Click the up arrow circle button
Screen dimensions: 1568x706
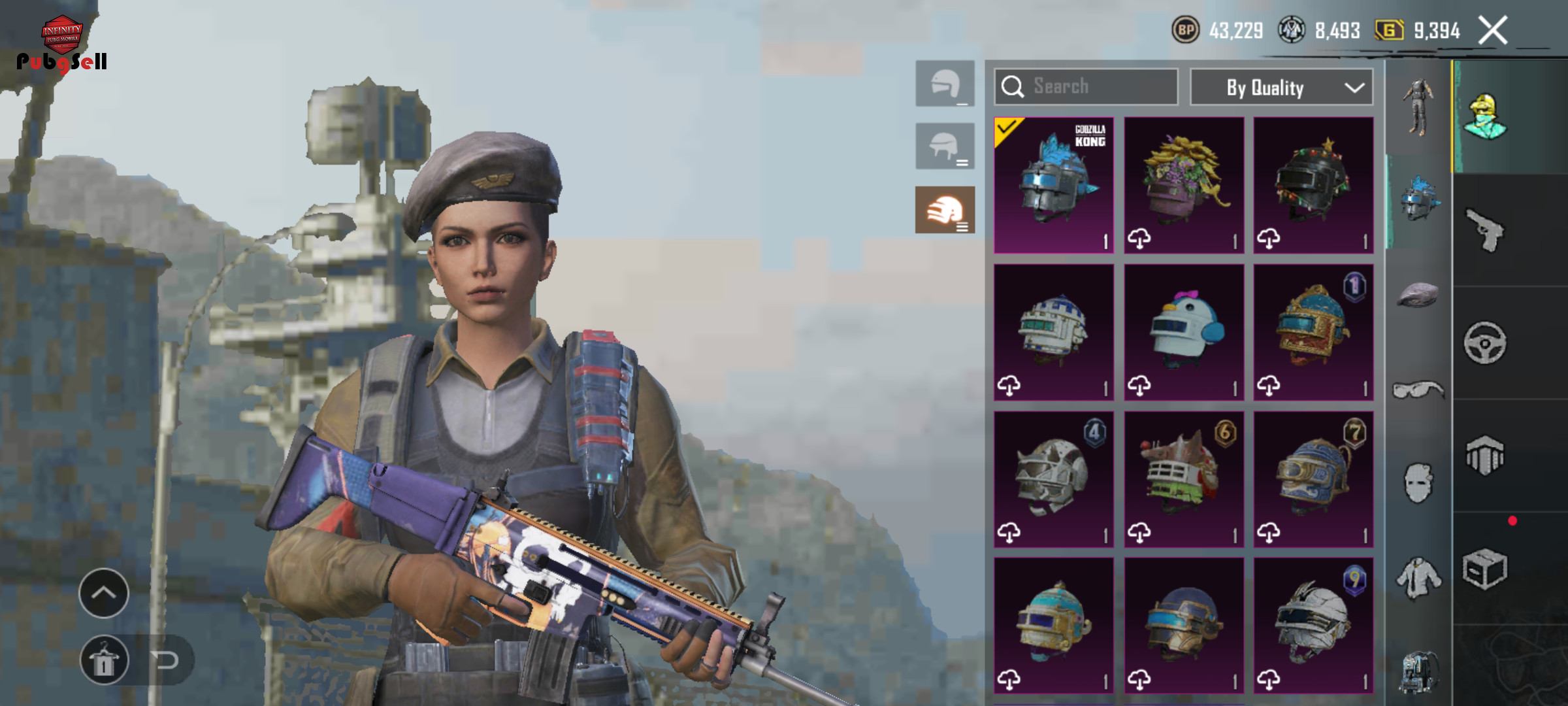click(x=104, y=593)
